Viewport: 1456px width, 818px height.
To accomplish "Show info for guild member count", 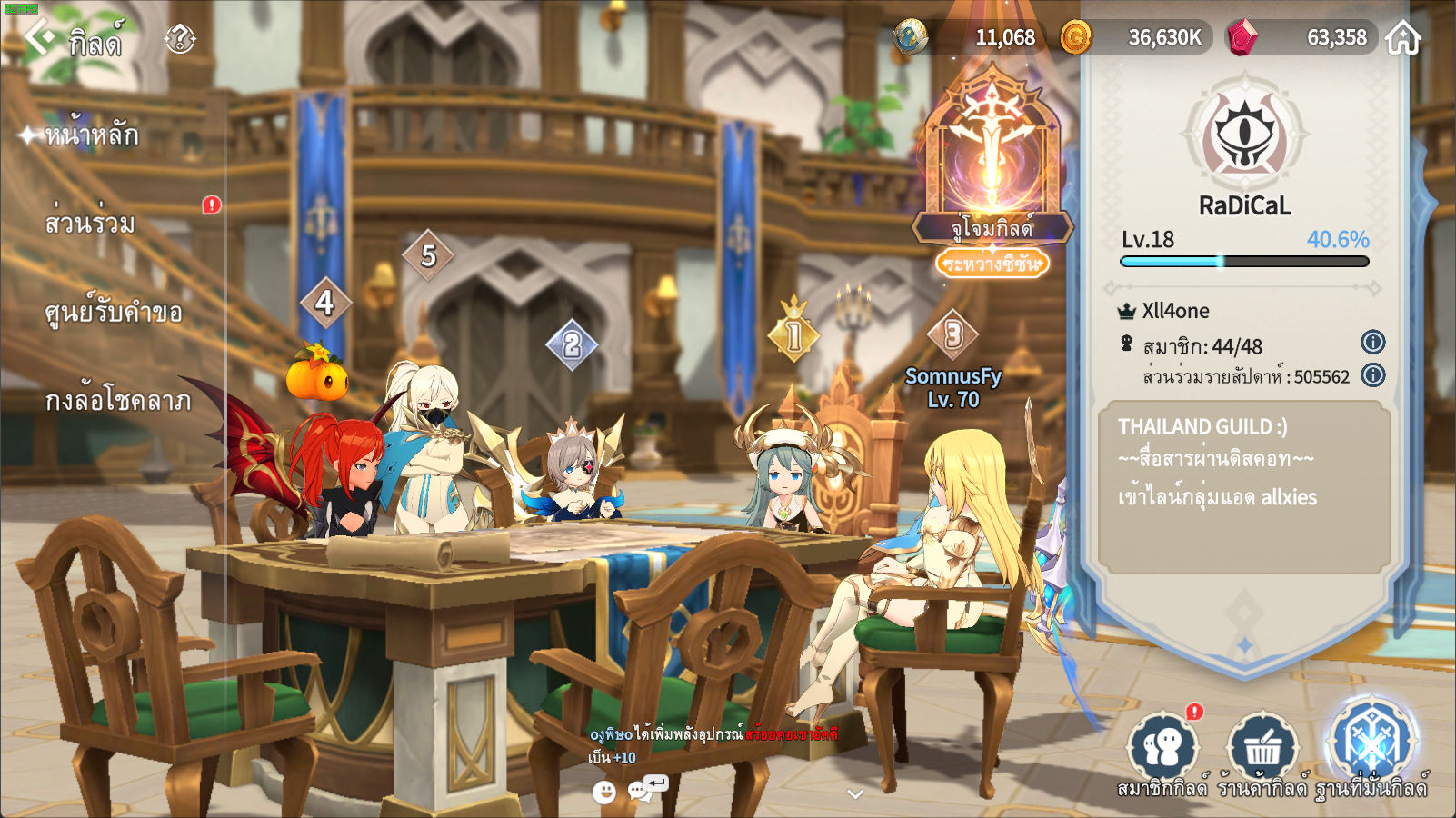I will [x=1372, y=343].
